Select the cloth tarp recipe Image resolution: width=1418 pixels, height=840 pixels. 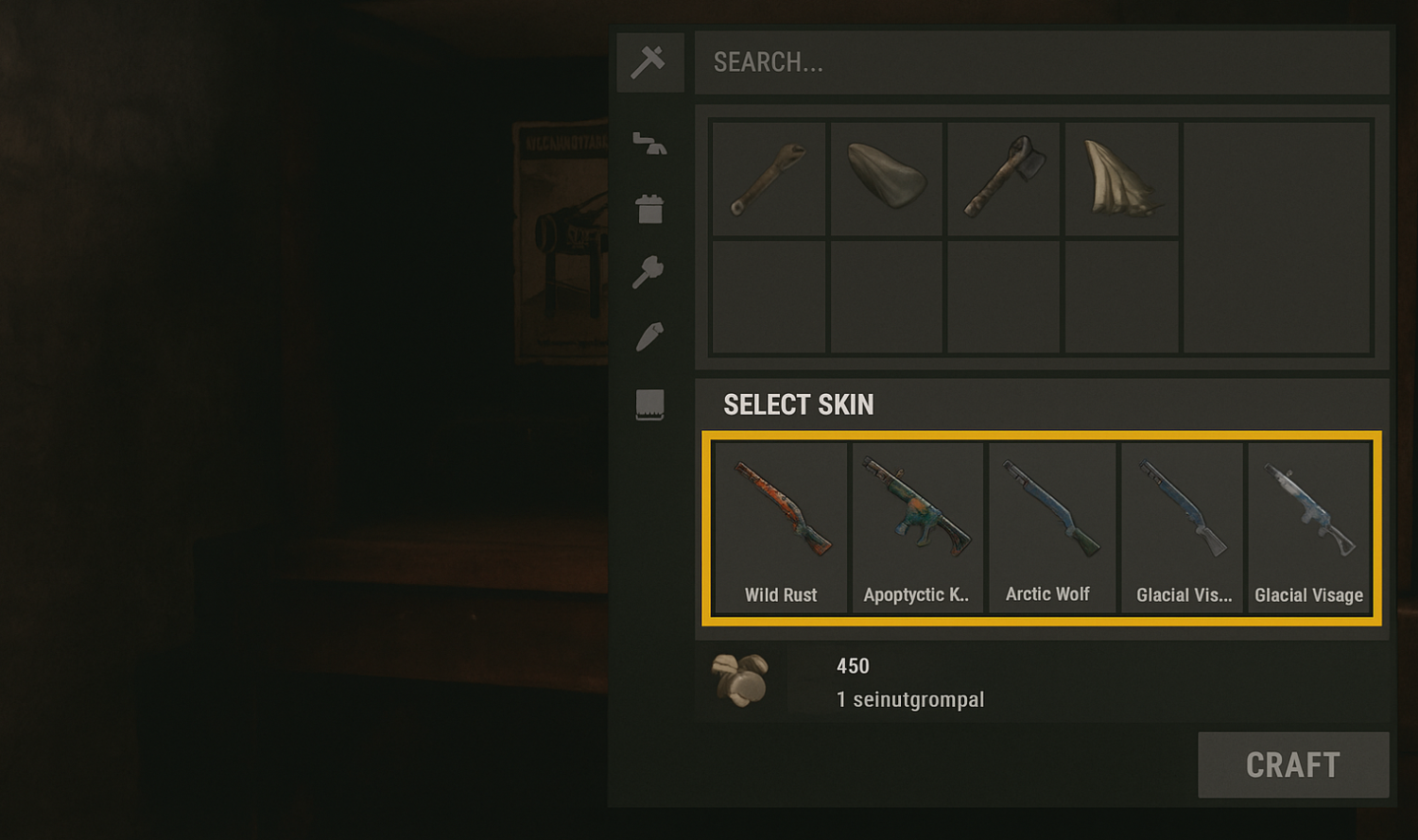click(1120, 178)
